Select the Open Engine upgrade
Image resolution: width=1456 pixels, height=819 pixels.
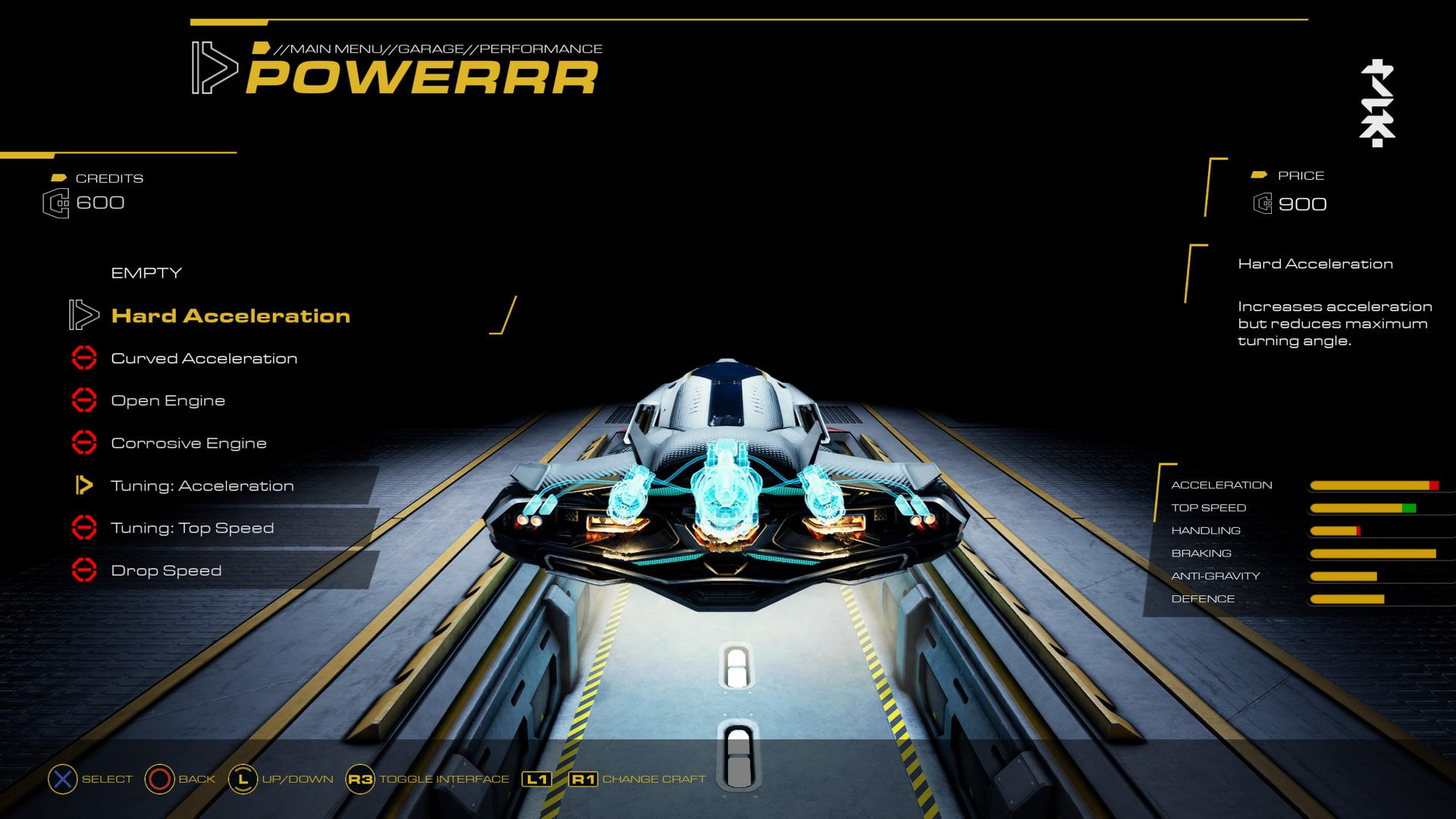tap(168, 400)
